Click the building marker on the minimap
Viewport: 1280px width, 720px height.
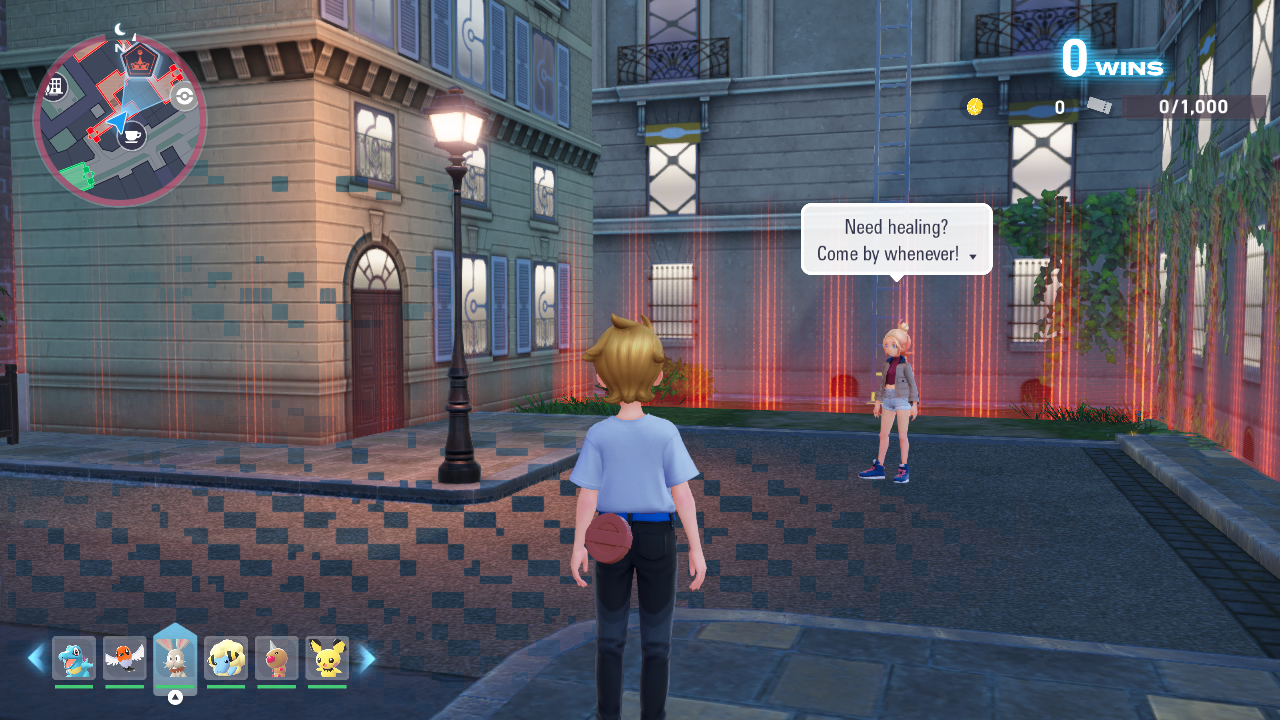coord(54,87)
